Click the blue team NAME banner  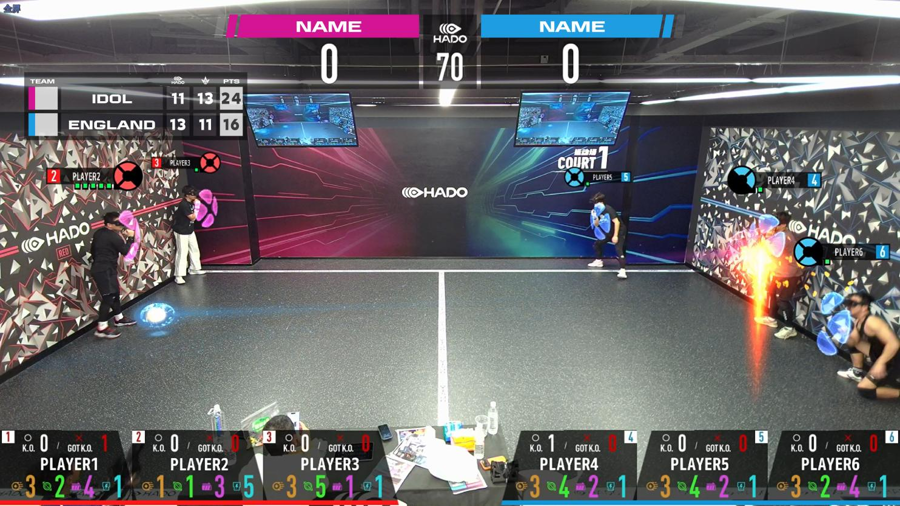571,27
